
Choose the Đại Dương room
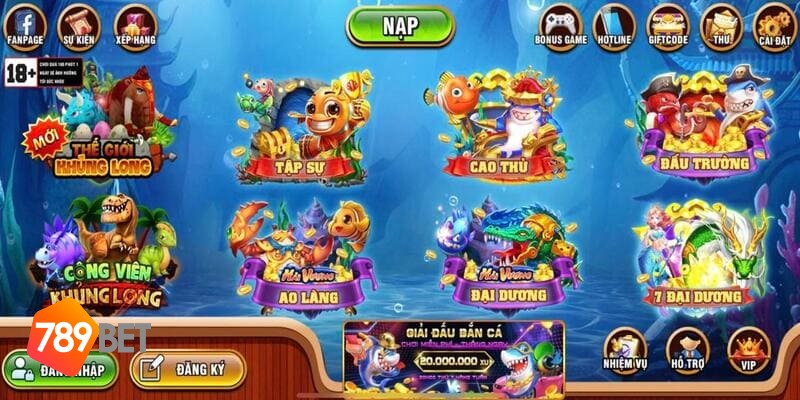[505, 260]
